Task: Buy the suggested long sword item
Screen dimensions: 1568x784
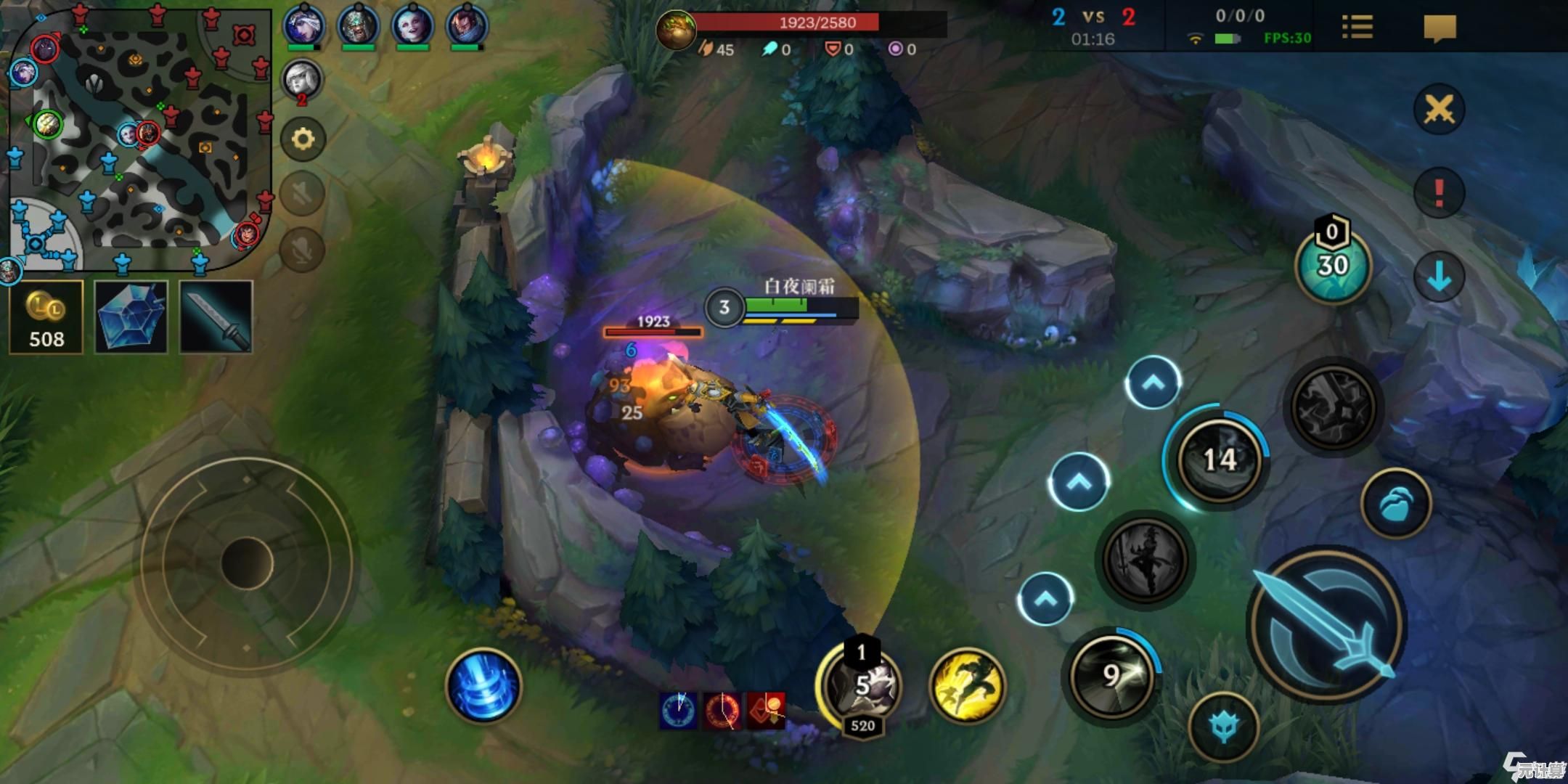Action: tap(216, 318)
